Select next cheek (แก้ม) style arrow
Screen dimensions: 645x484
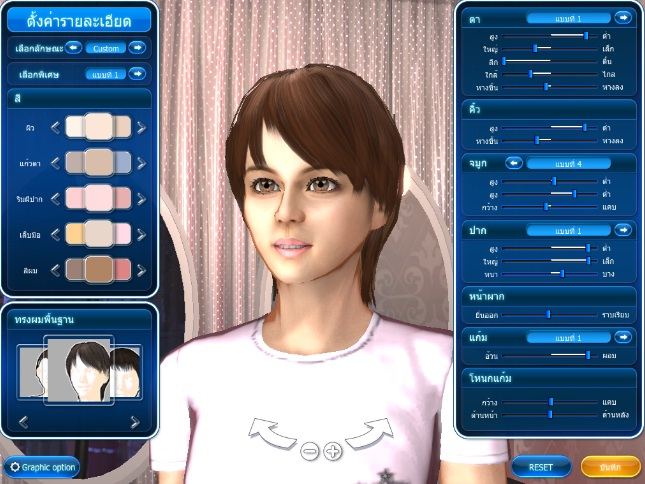622,338
